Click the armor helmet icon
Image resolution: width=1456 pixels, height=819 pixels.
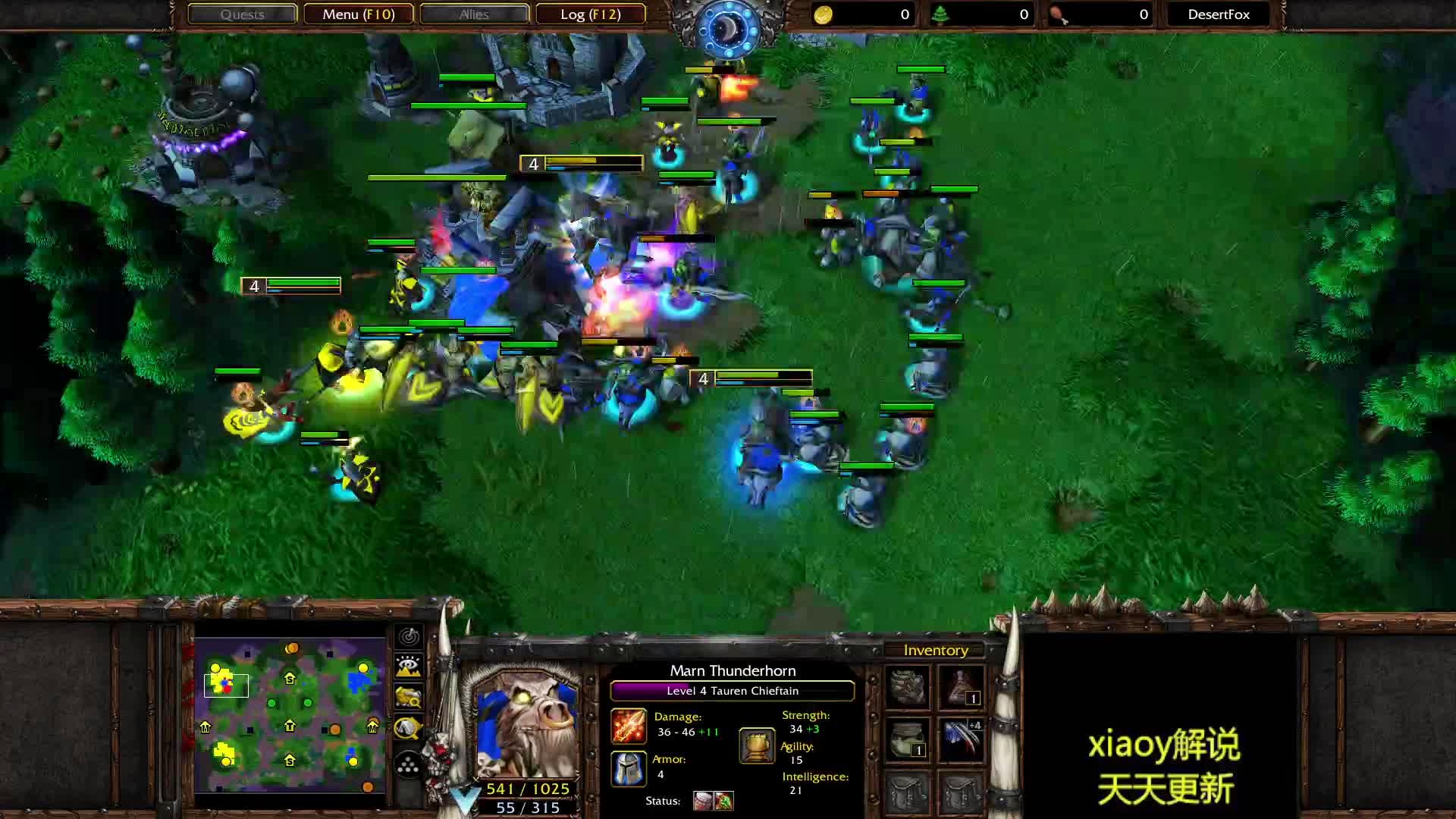pos(629,768)
